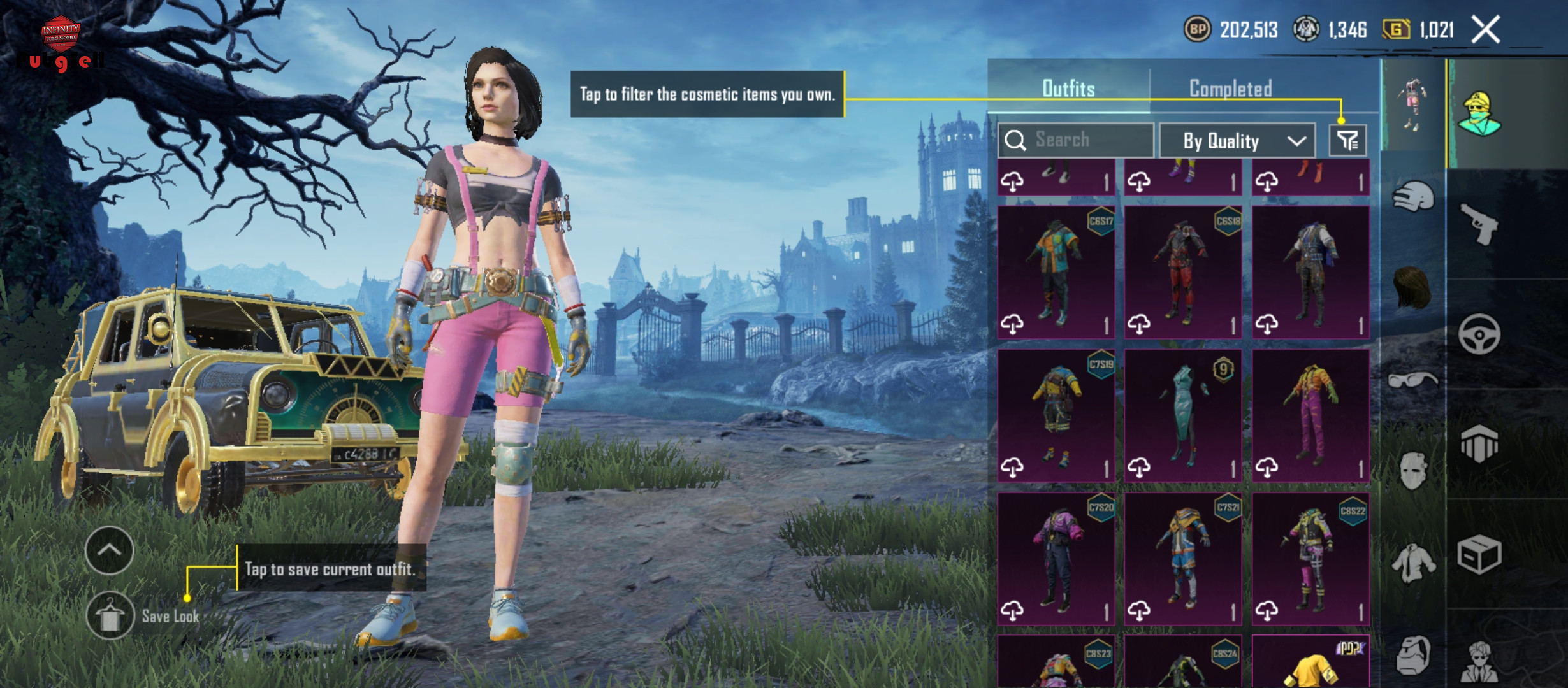Choose the red C6S18 outfit
This screenshot has height=688, width=1568.
(1183, 272)
